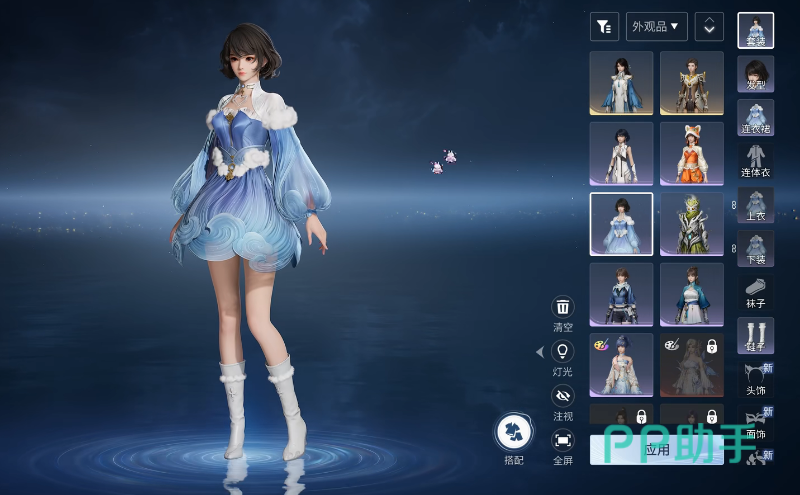Select the 连体衣 jumpsuit category

pos(755,160)
